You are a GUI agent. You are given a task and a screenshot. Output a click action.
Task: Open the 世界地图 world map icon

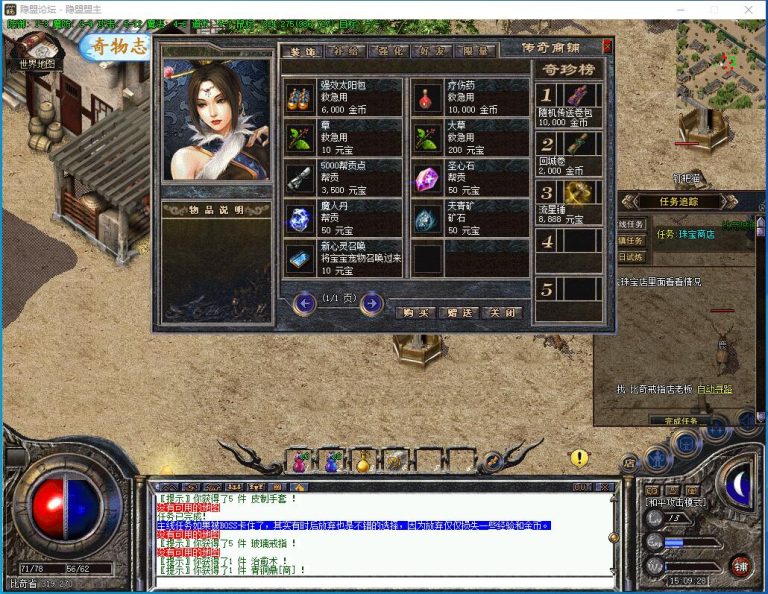[x=39, y=52]
